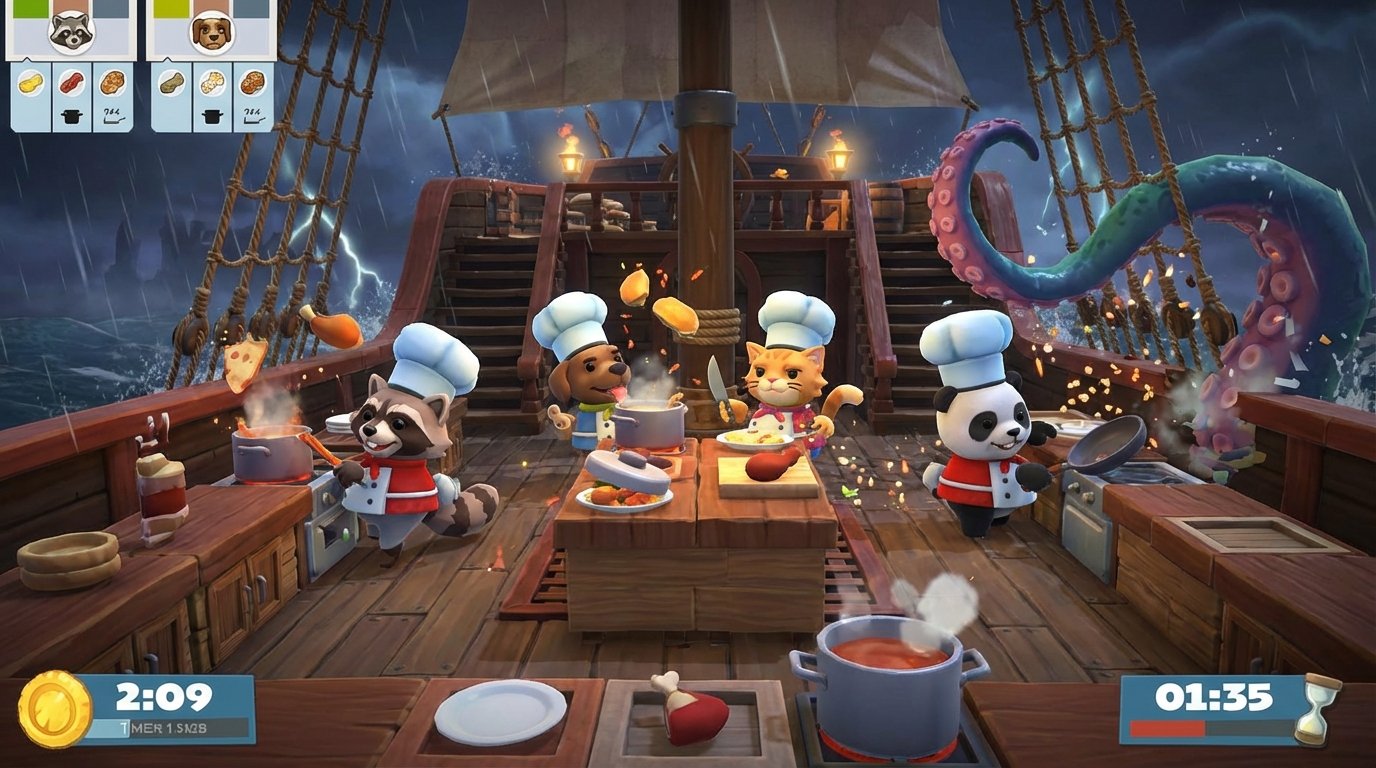The width and height of the screenshot is (1376, 768).
Task: Click the red meat ingredient icon in the recipe card
Action: click(x=71, y=82)
